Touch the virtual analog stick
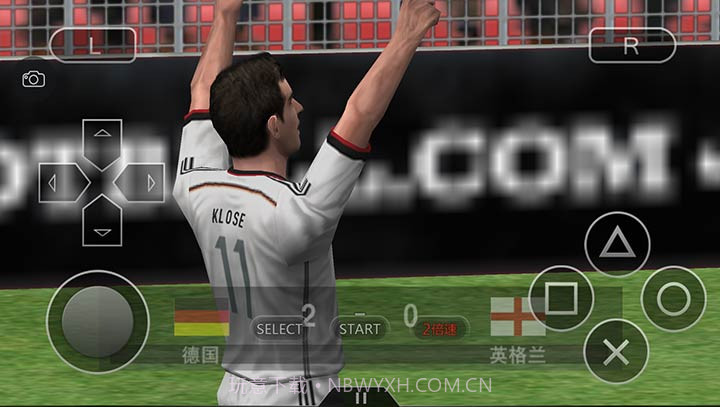 coord(96,321)
